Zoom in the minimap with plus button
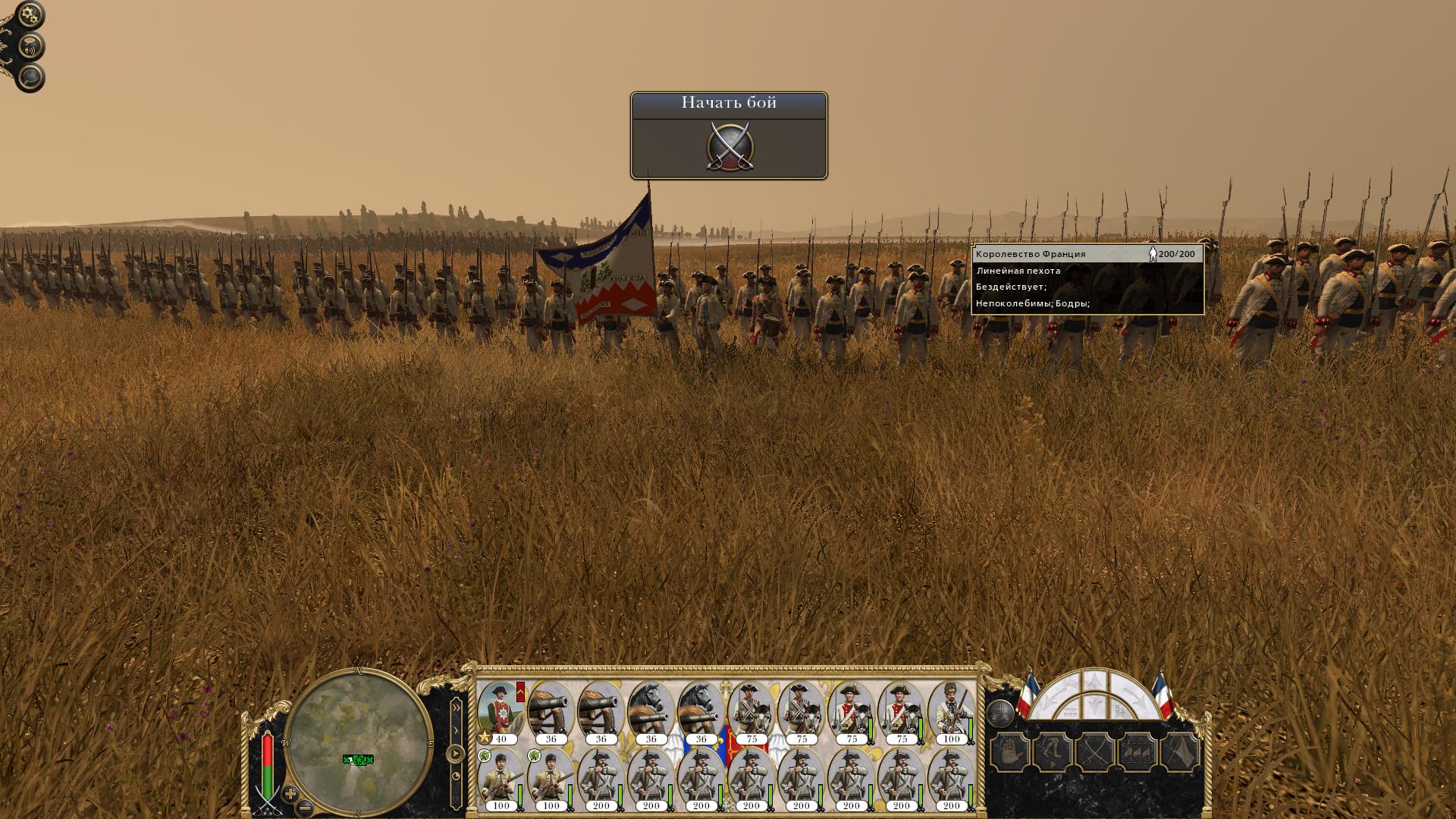This screenshot has height=819, width=1456. pyautogui.click(x=290, y=794)
